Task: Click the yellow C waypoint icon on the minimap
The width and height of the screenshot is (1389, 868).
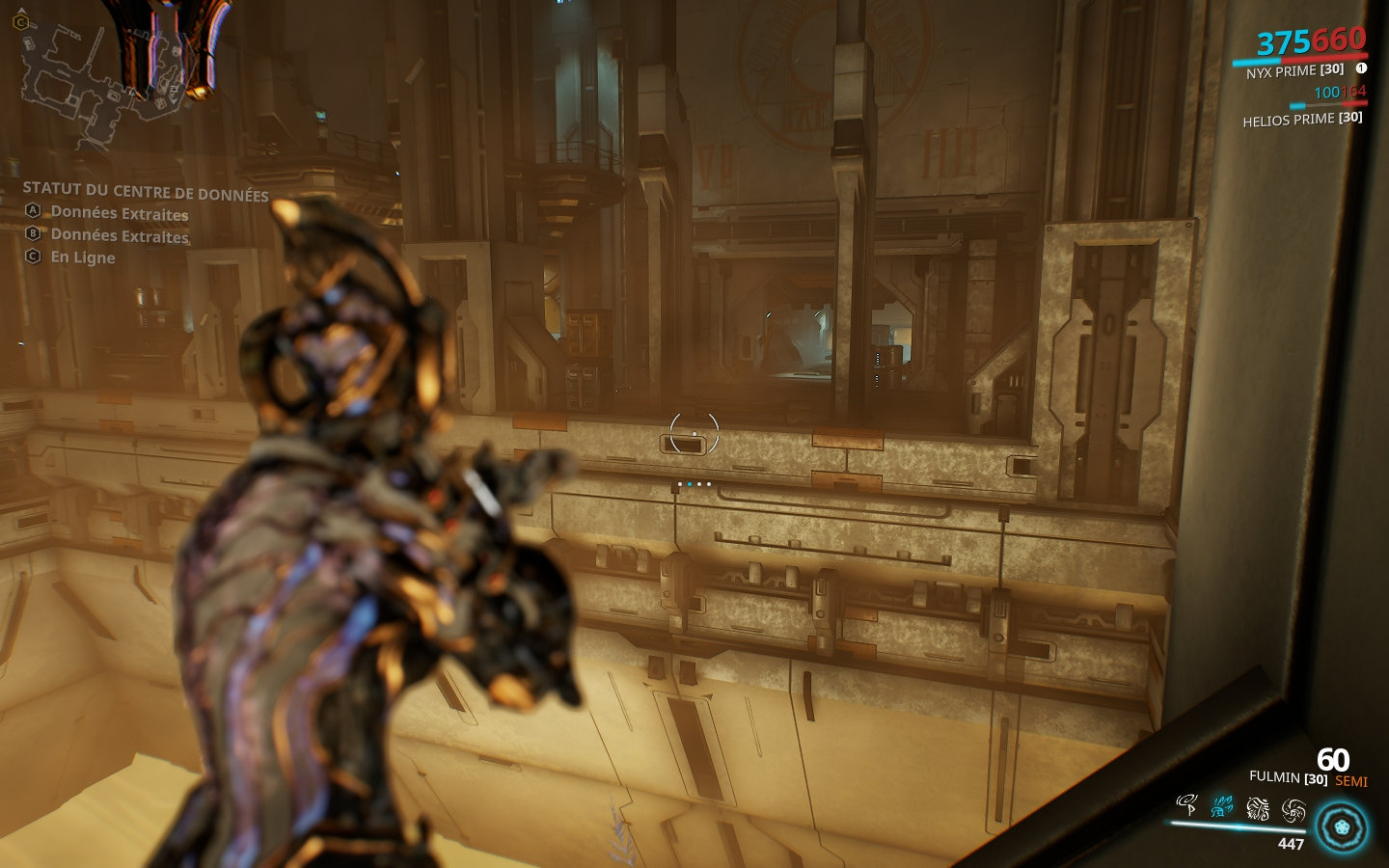Action: (x=19, y=22)
